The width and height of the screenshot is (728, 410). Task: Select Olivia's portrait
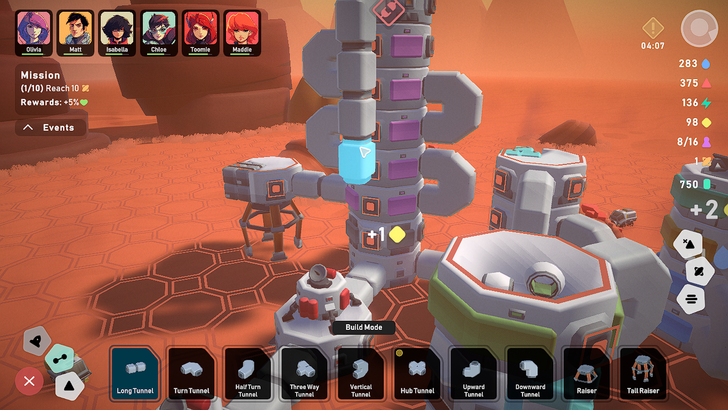pyautogui.click(x=33, y=32)
